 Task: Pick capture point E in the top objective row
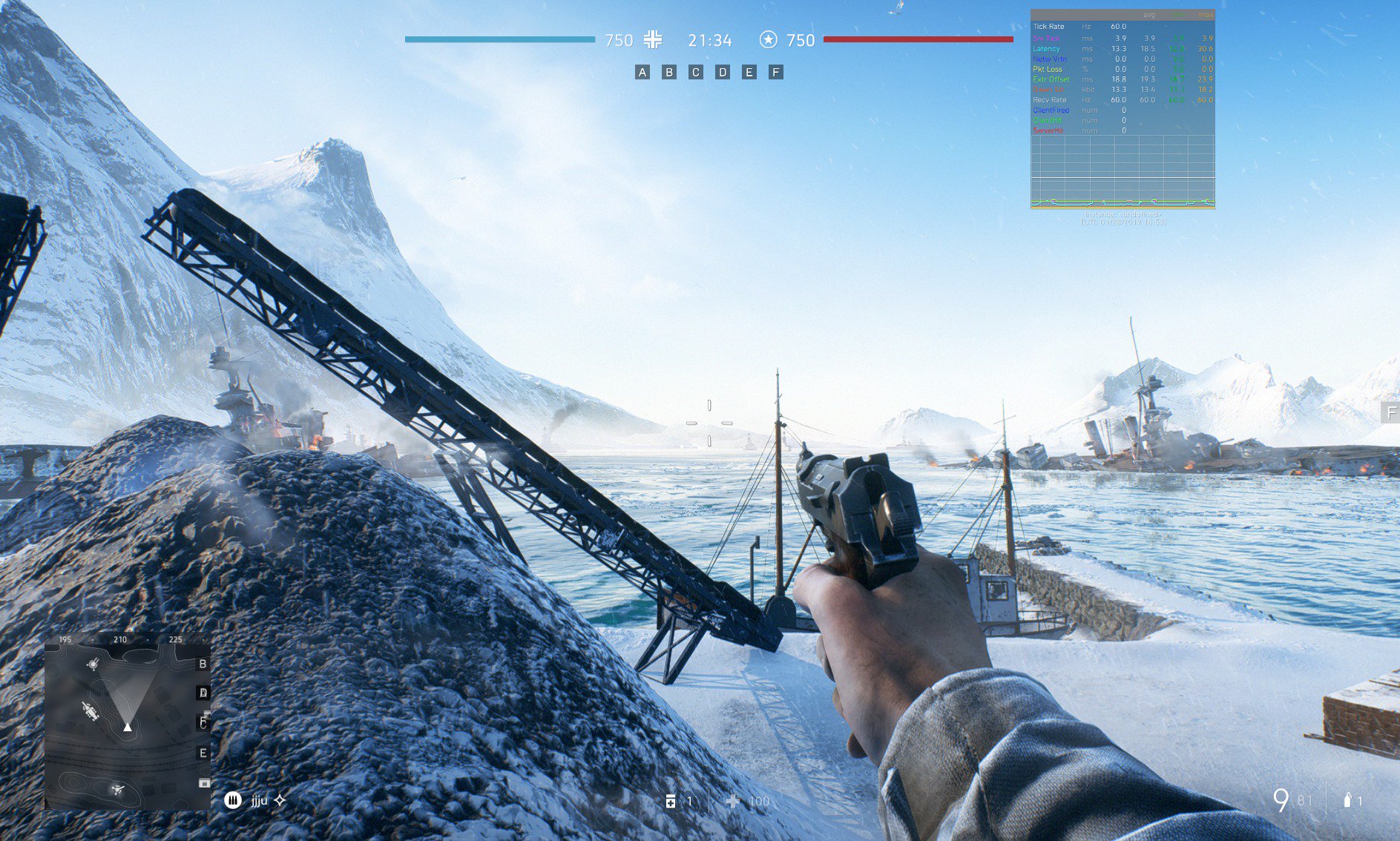pyautogui.click(x=749, y=72)
